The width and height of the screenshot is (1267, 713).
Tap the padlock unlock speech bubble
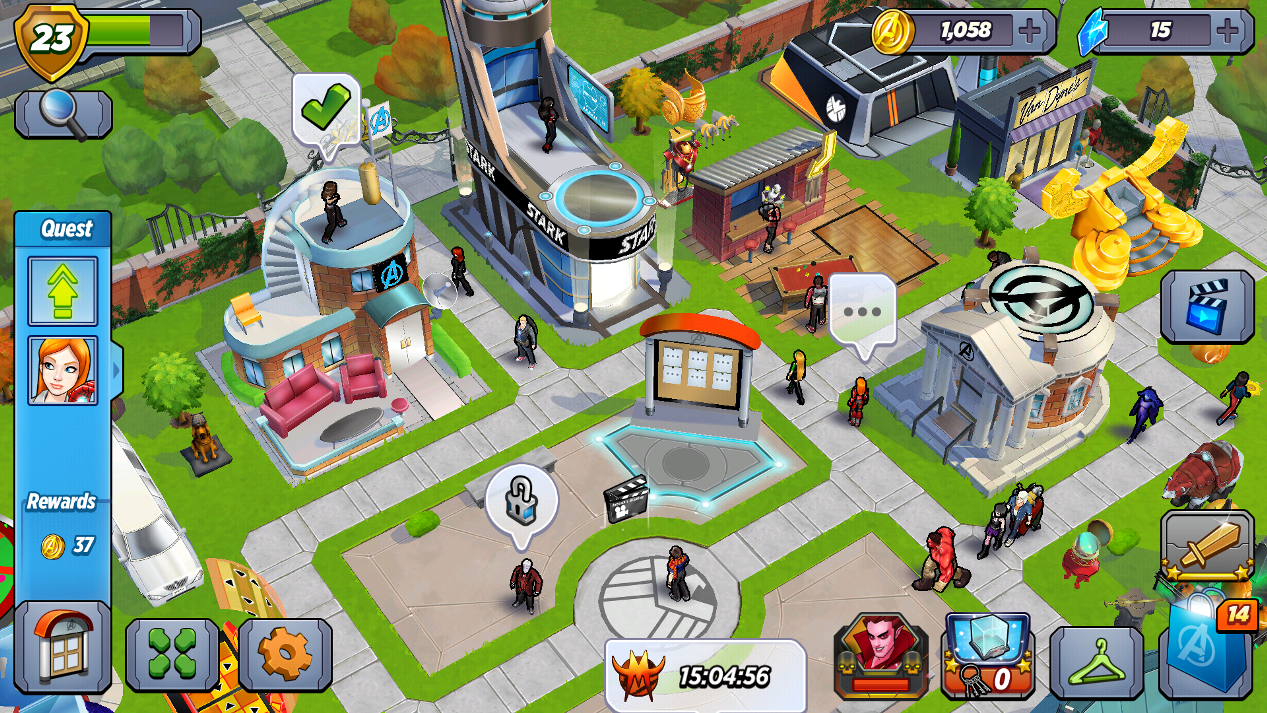(x=521, y=501)
